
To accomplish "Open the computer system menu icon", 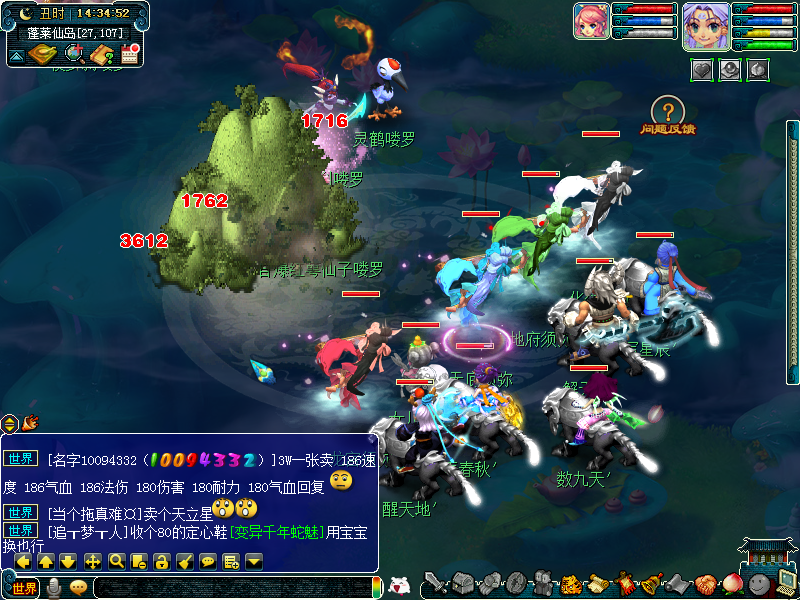I will coord(786,582).
